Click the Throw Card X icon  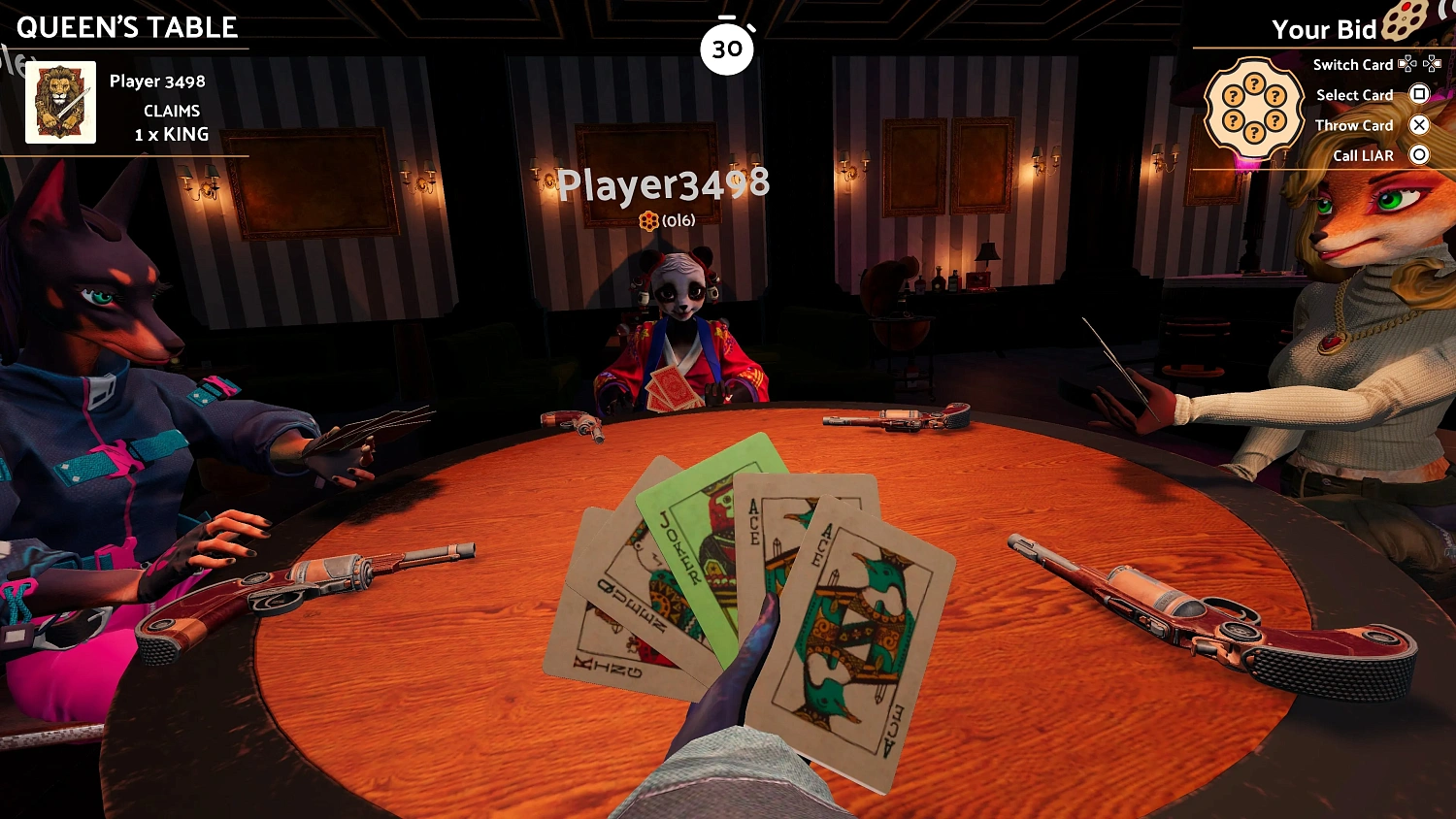pyautogui.click(x=1419, y=124)
